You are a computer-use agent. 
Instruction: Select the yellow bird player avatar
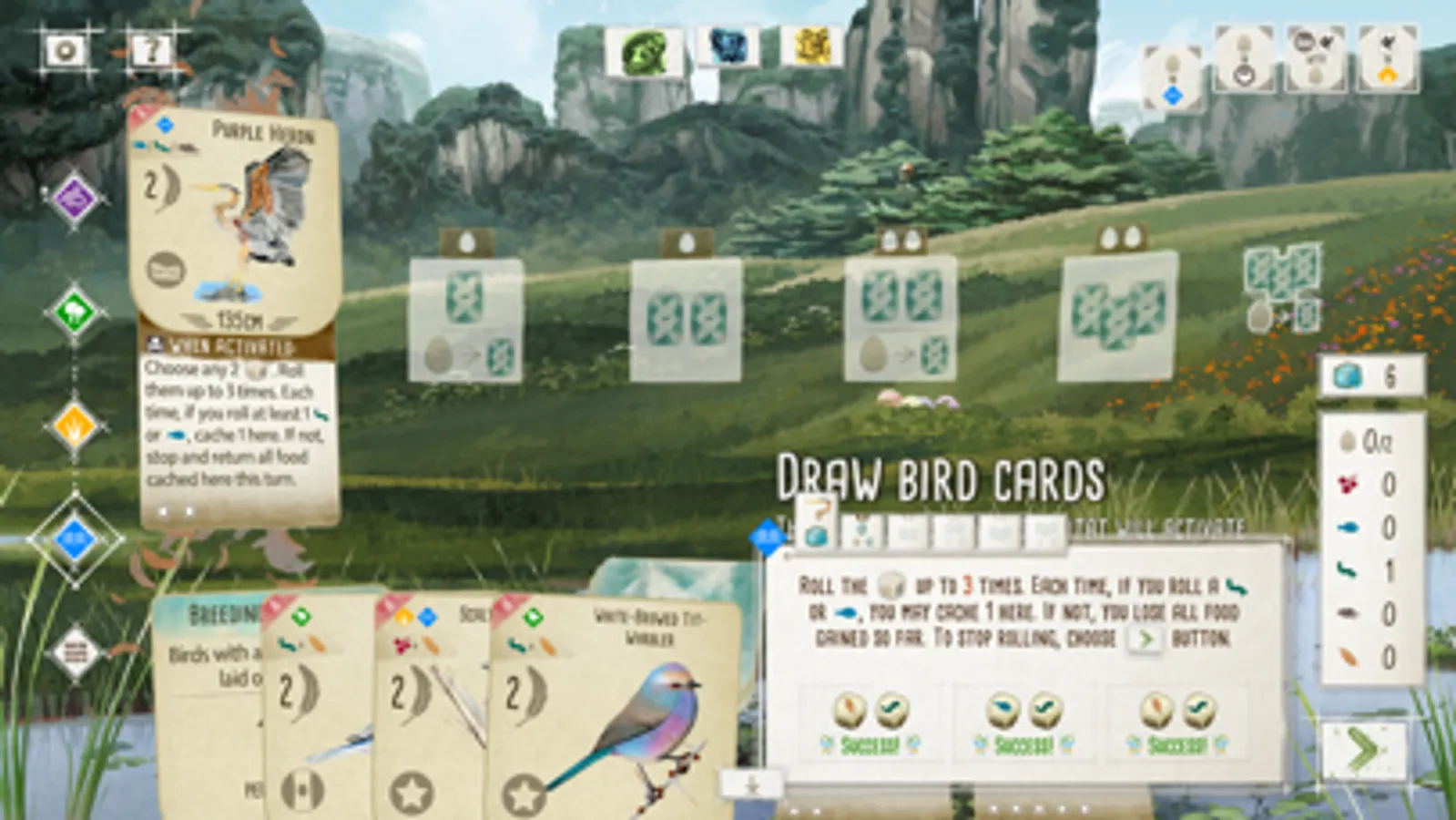click(x=805, y=50)
